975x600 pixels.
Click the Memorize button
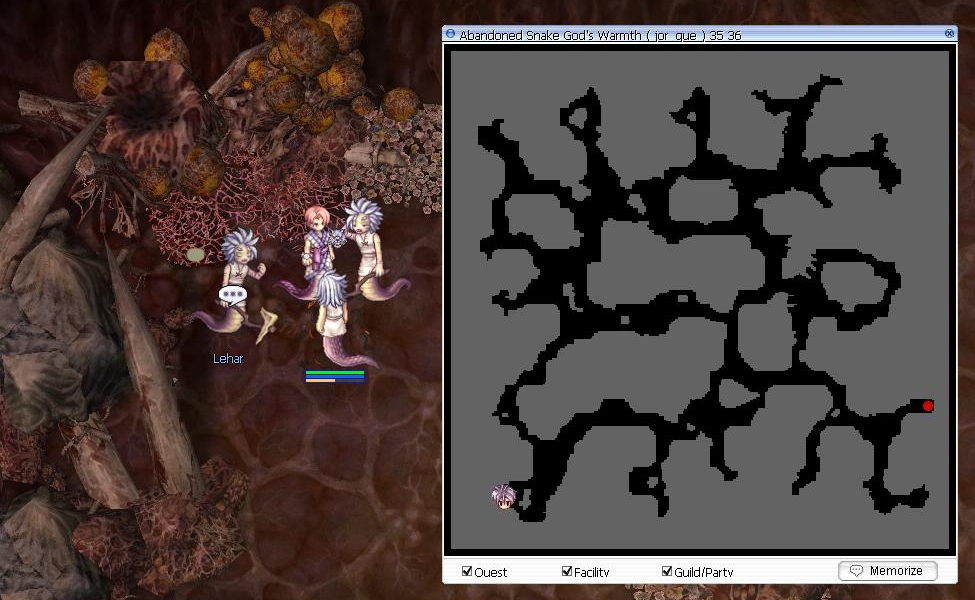coord(887,571)
